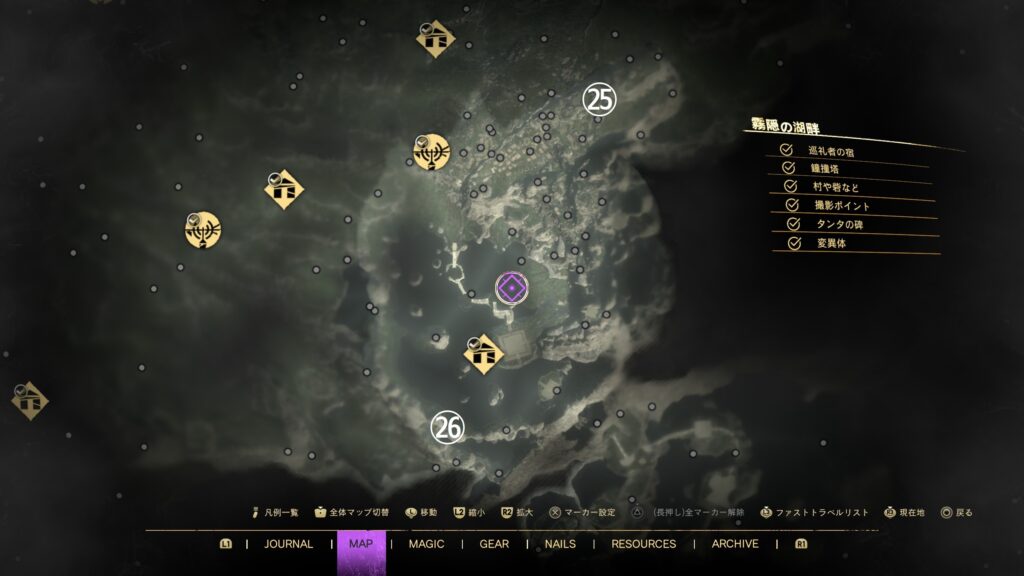Open the RESOURCES tab
The image size is (1024, 576).
tap(643, 544)
